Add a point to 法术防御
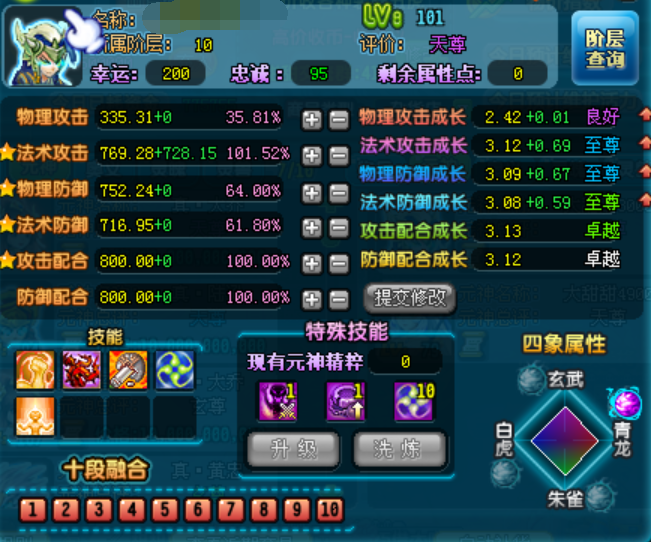Image resolution: width=651 pixels, height=542 pixels. [x=312, y=227]
